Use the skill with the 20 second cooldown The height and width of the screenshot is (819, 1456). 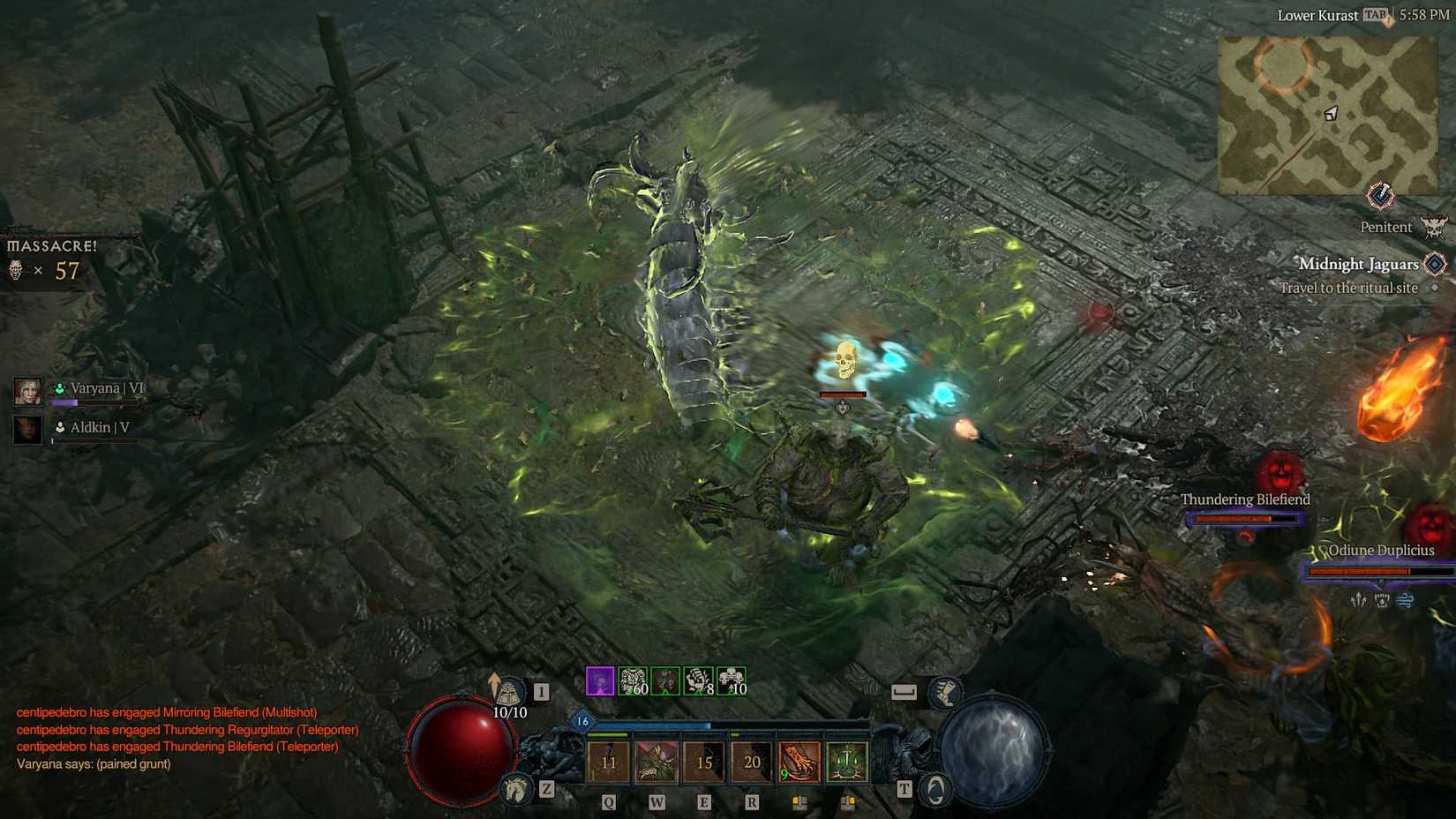[751, 760]
